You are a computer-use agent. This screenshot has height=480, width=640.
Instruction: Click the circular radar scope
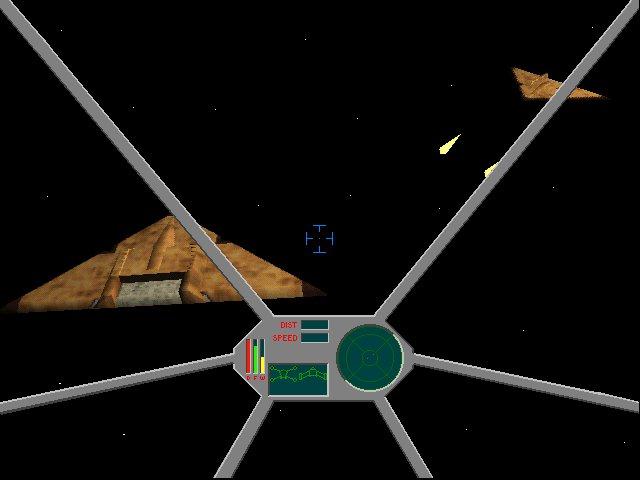coord(369,357)
